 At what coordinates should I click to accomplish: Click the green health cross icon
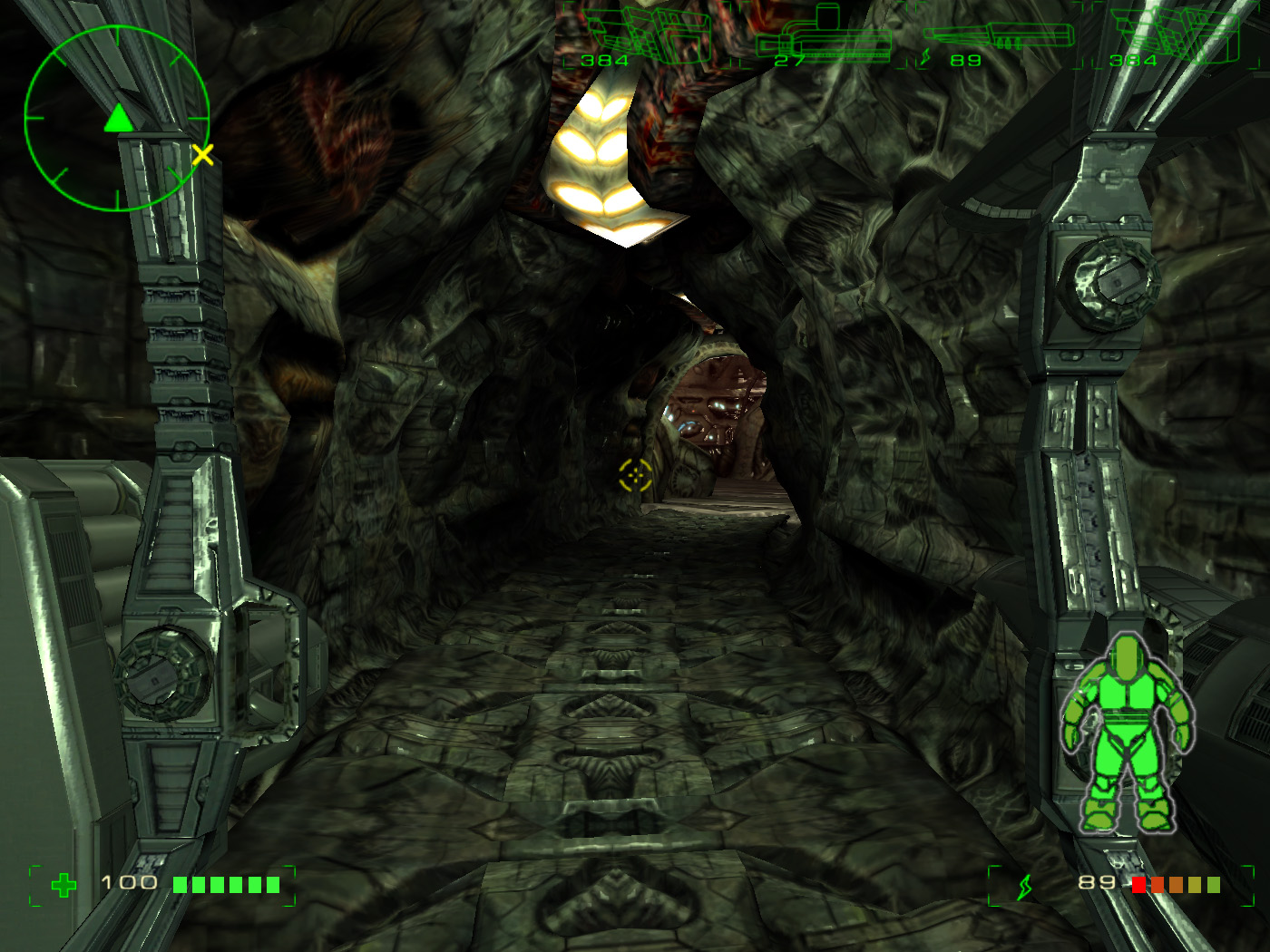(x=63, y=885)
